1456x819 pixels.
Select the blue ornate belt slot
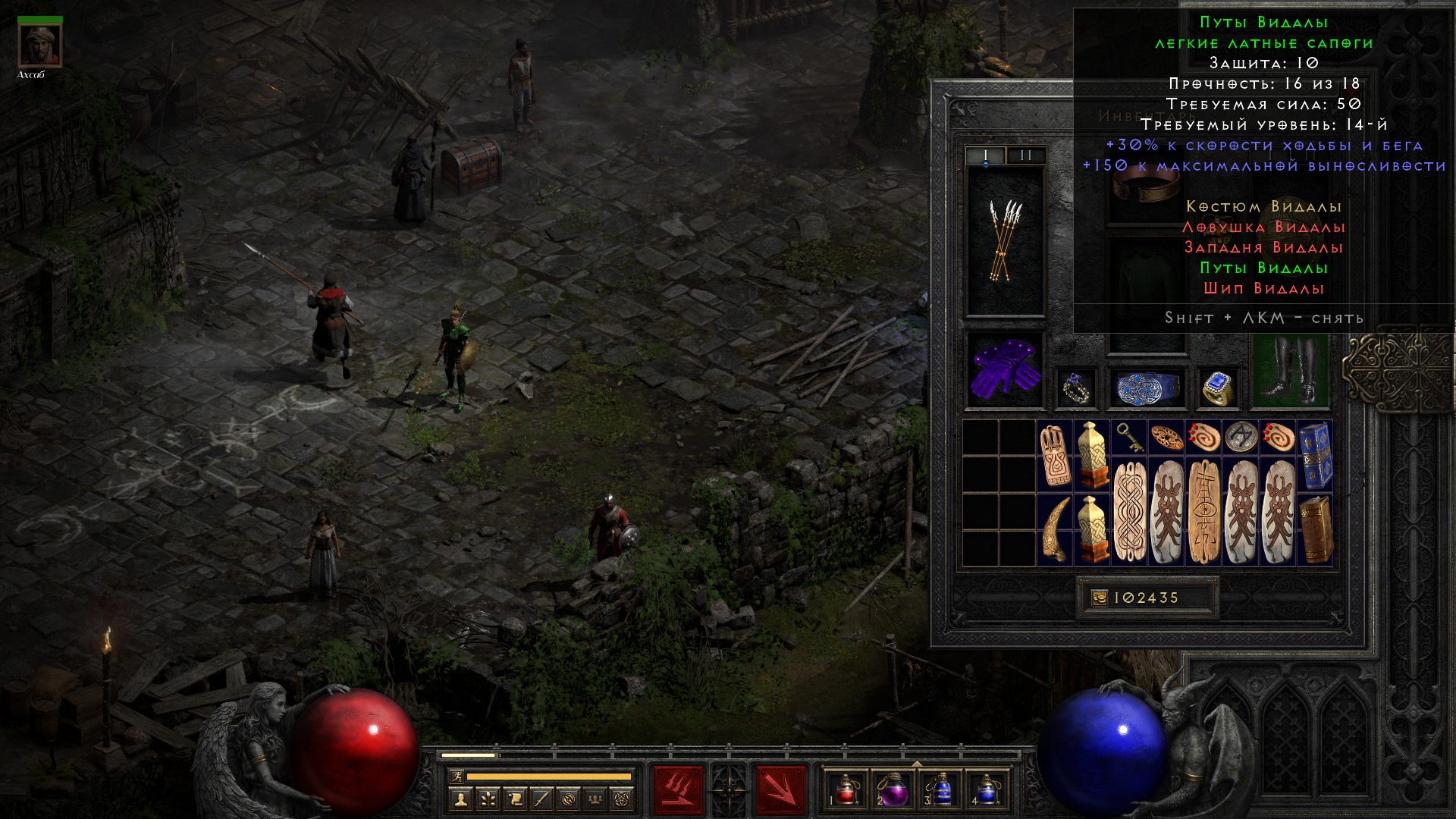(1145, 388)
